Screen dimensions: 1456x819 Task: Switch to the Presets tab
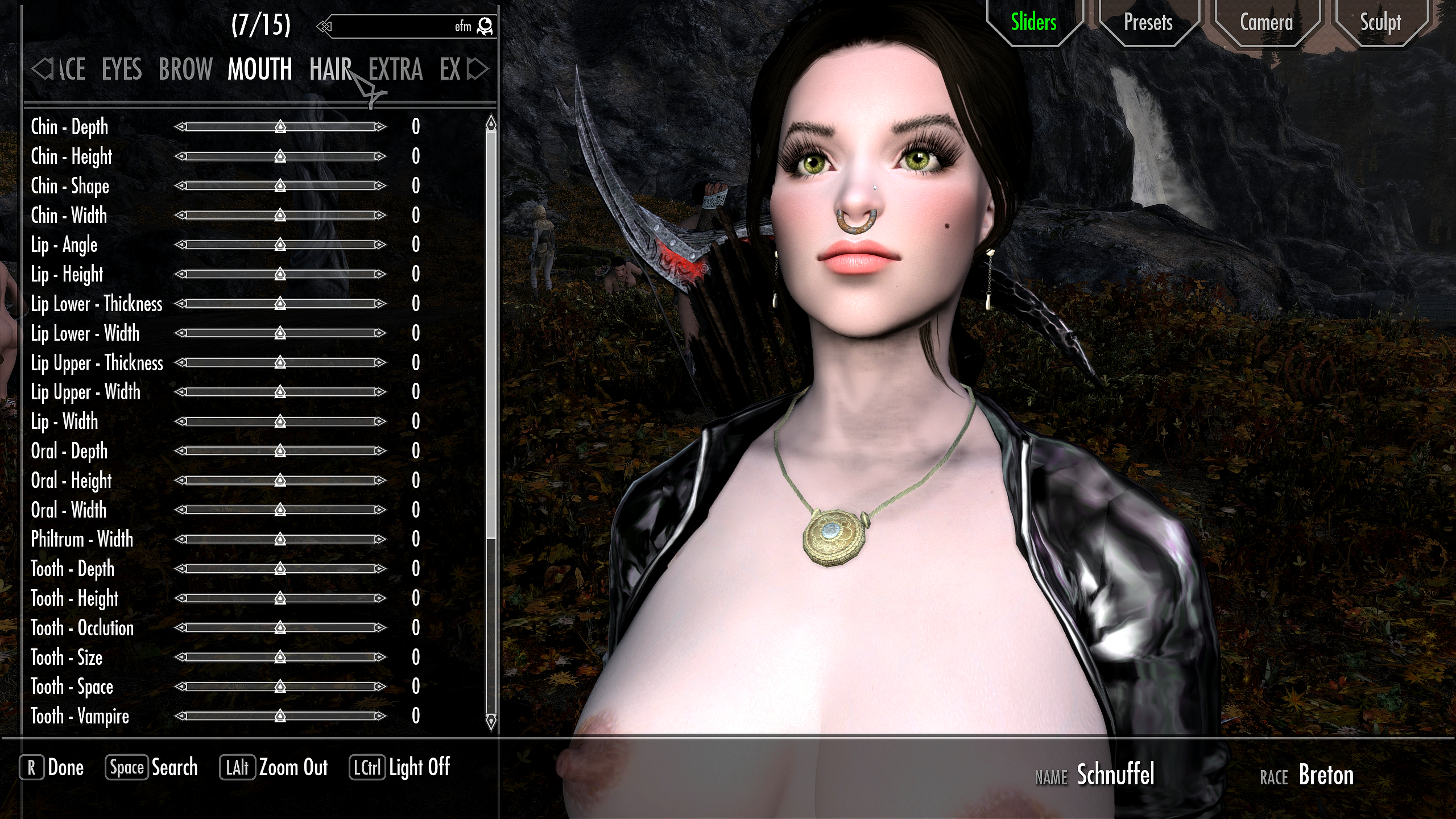pyautogui.click(x=1148, y=23)
